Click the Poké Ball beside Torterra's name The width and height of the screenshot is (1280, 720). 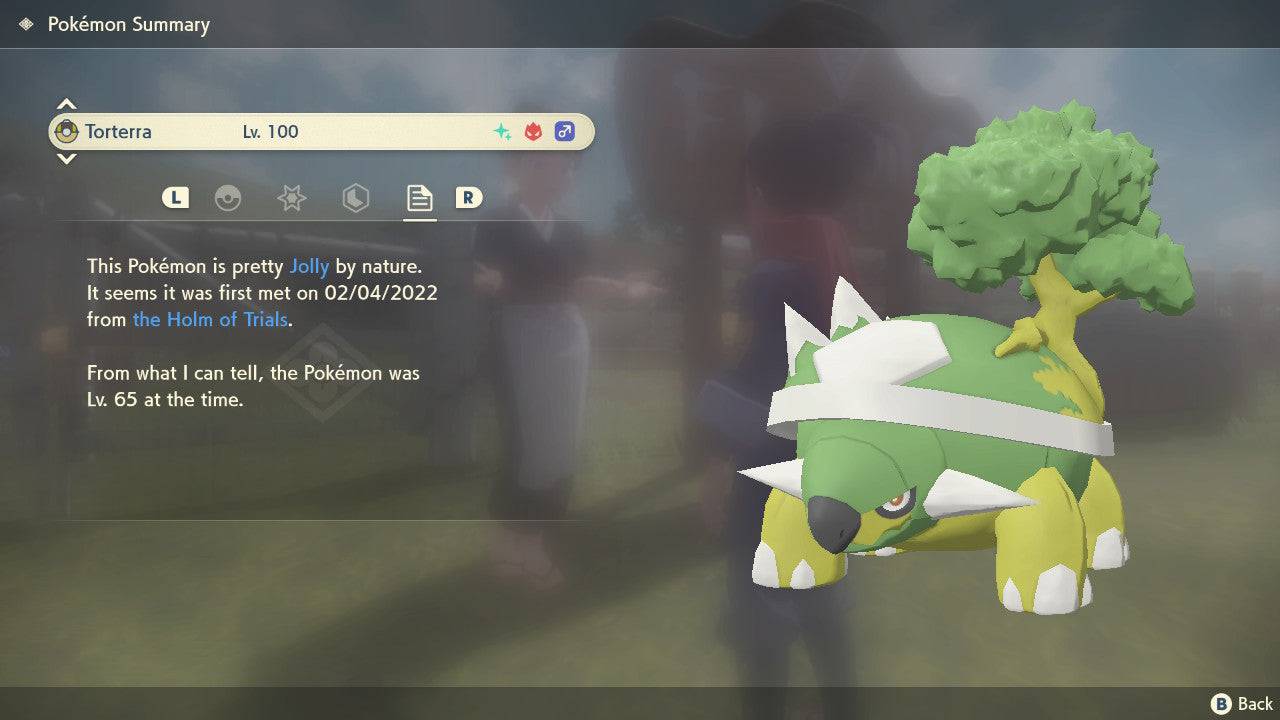coord(68,131)
